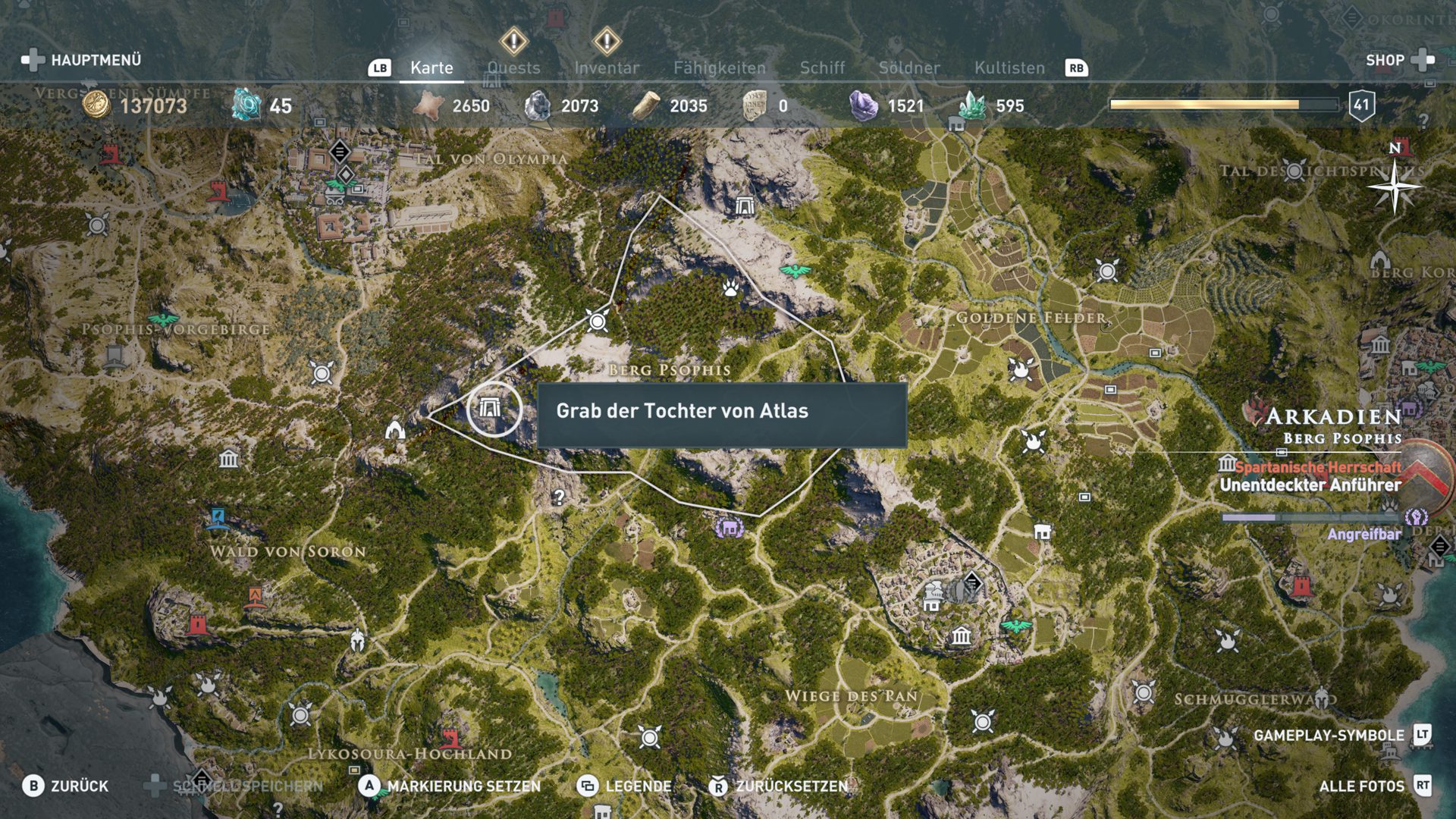Select the Grab der Tochter von Atlas marker
Viewport: 1456px width, 819px height.
coord(493,409)
